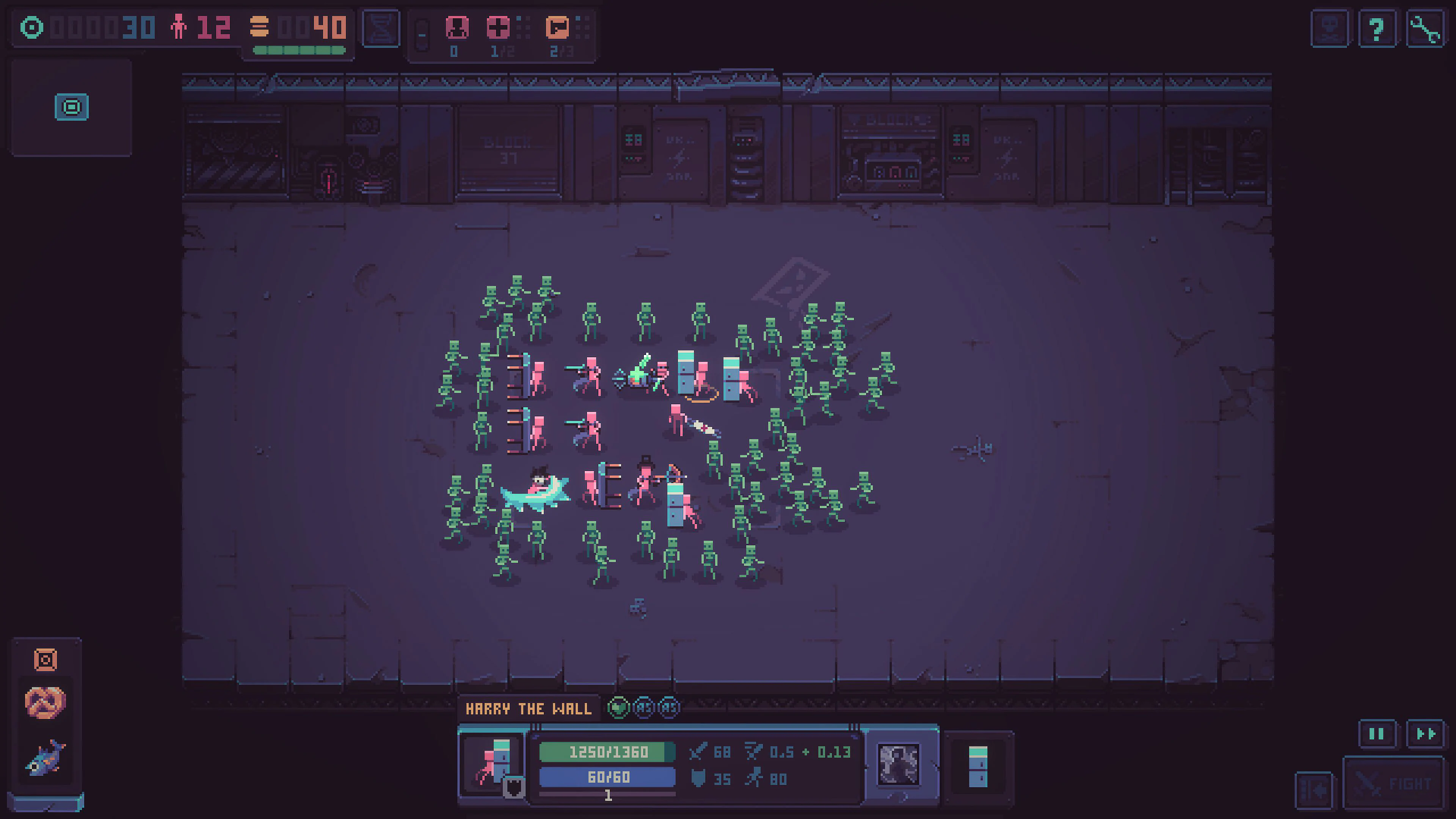This screenshot has width=1456, height=819.
Task: Click Harry's green health bar showing 1250/1360
Action: (x=607, y=752)
